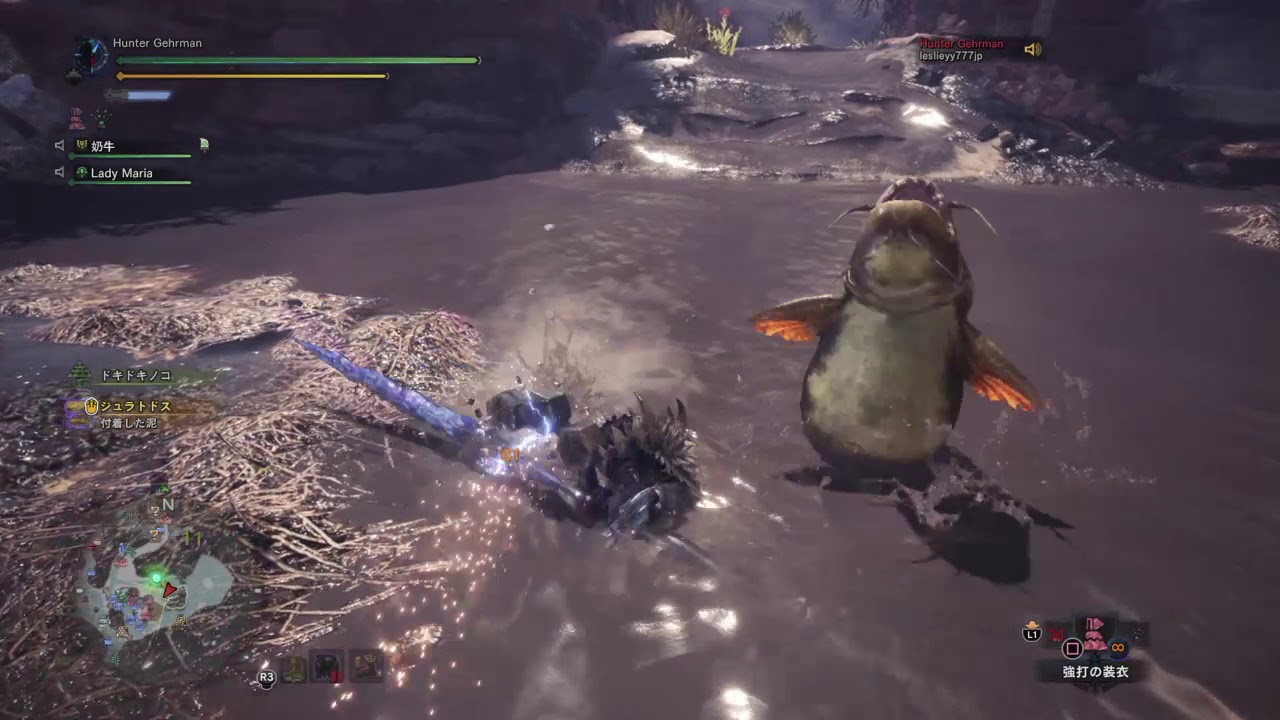Open the area minimap
Viewport: 1280px width, 720px height.
155,592
